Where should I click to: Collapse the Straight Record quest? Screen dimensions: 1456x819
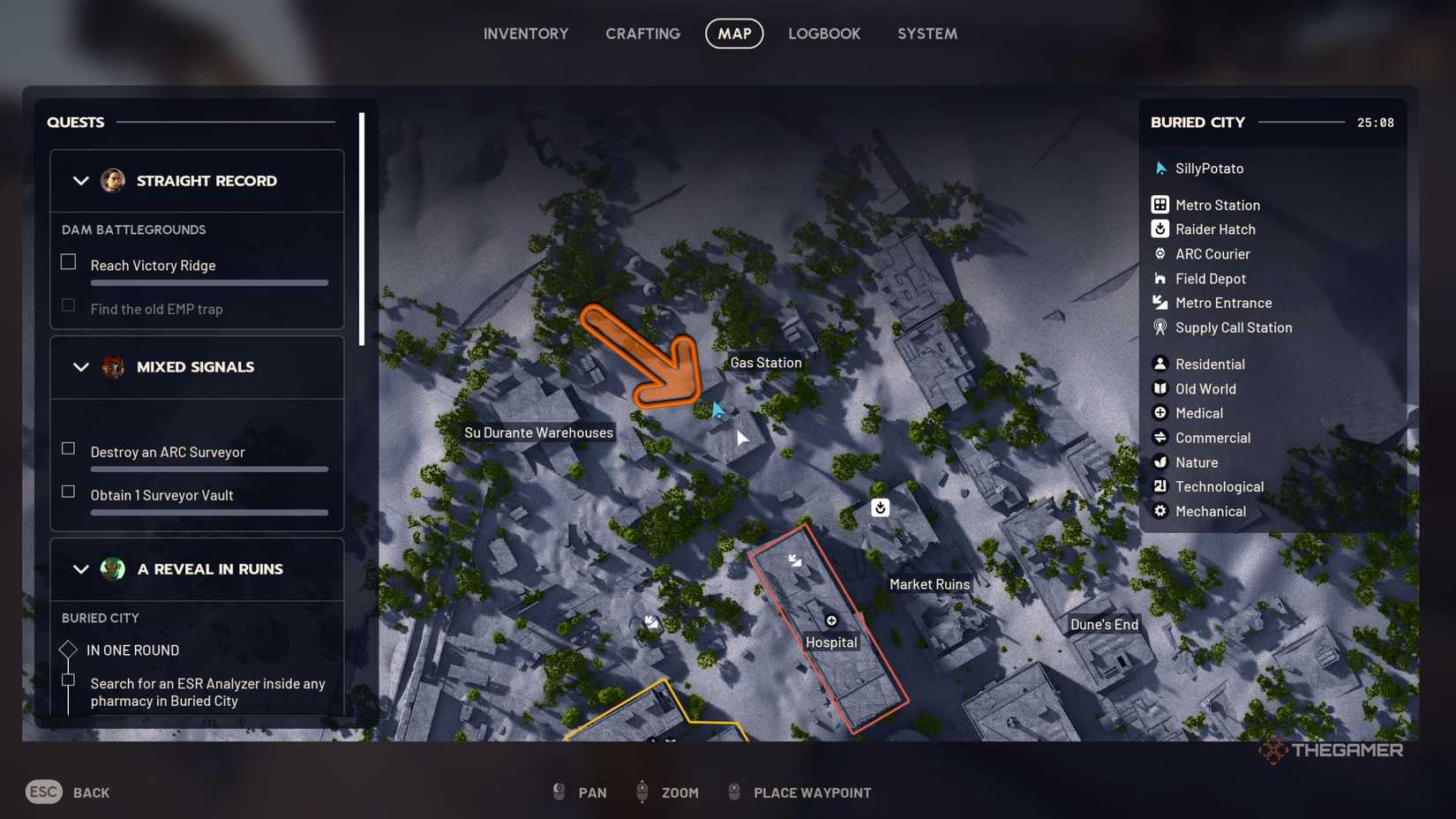pos(81,181)
